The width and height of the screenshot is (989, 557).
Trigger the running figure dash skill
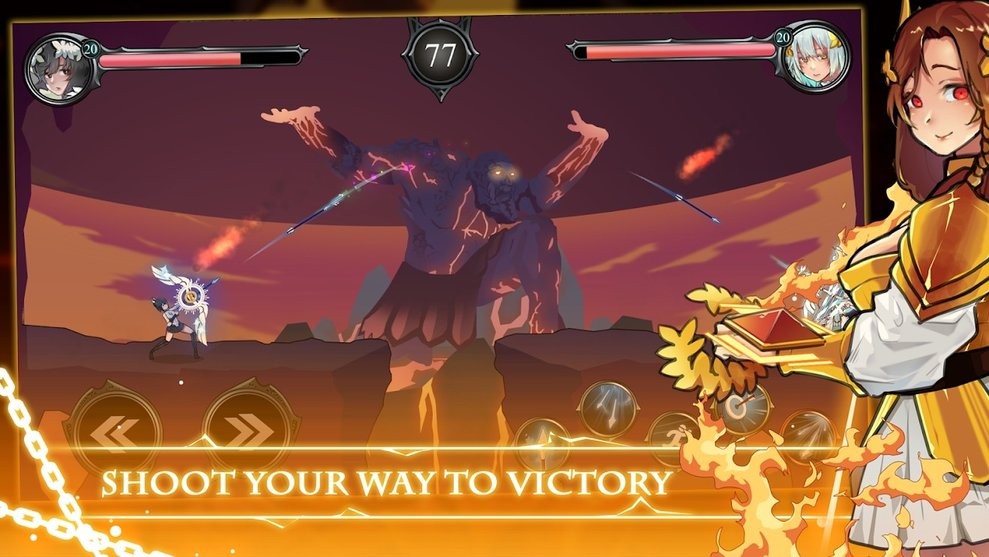(671, 436)
